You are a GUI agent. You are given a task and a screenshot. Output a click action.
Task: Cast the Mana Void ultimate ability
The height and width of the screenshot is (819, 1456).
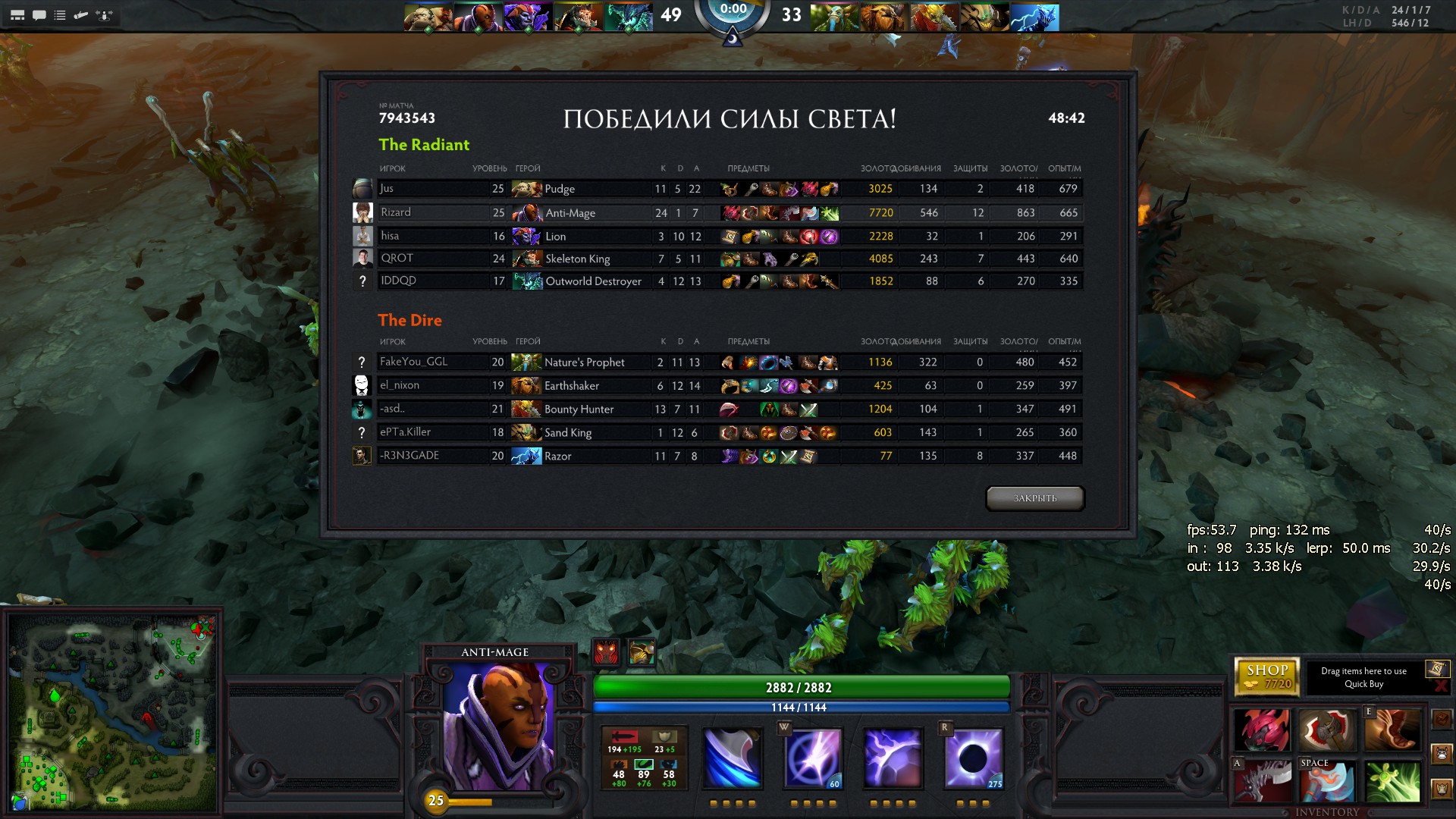point(974,758)
